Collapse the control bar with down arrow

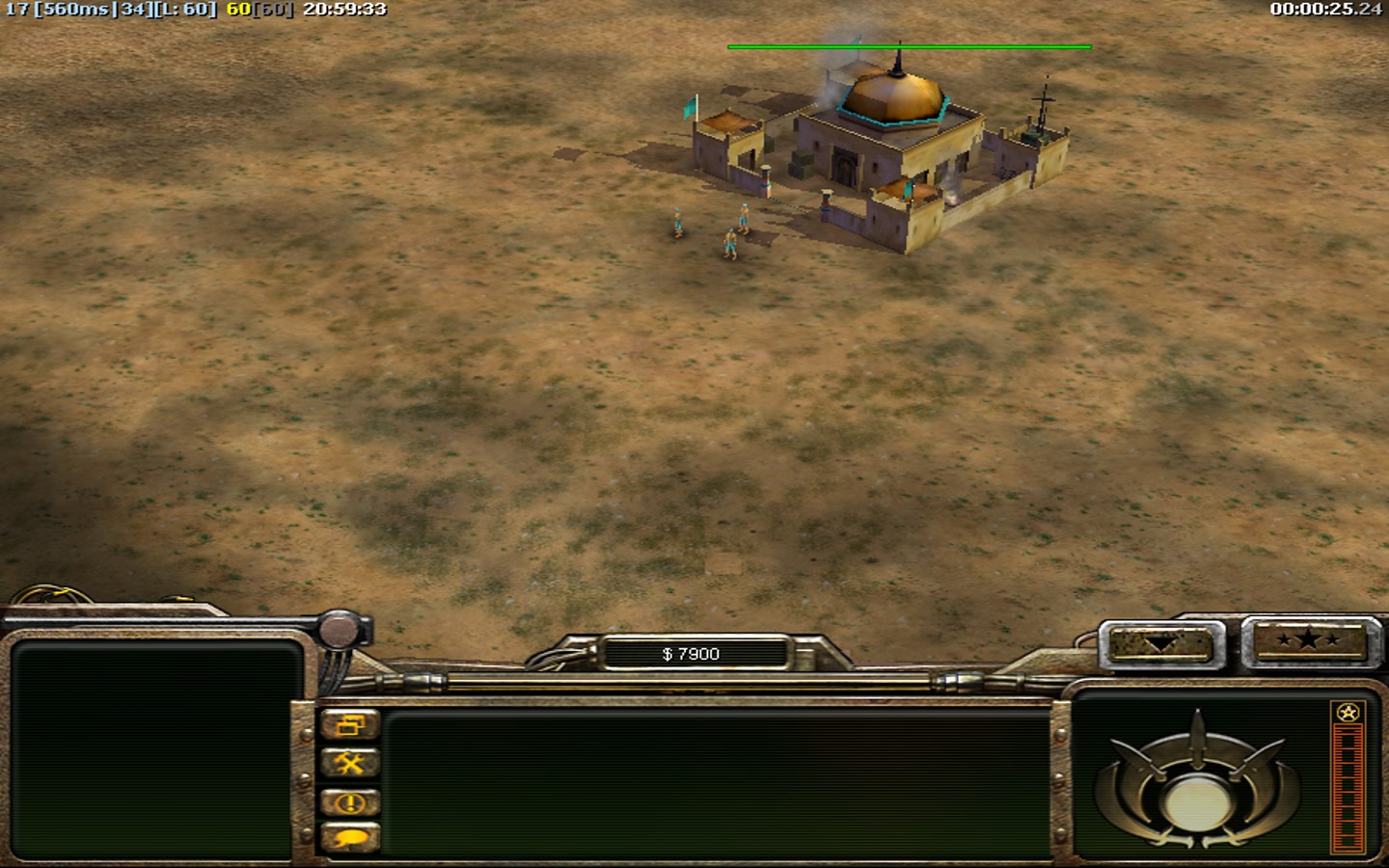pos(1161,643)
